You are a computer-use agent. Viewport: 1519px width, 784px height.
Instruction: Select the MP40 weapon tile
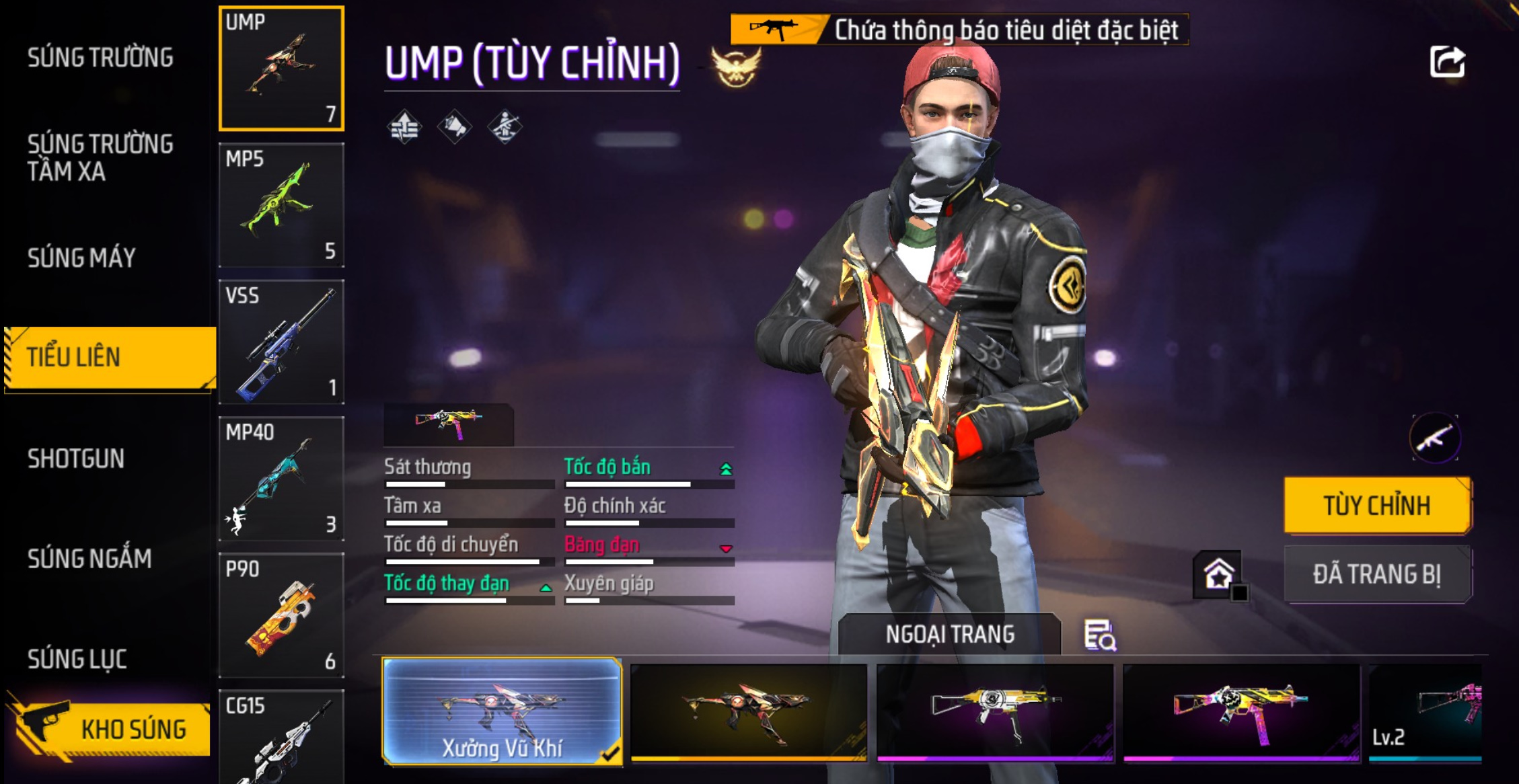click(281, 479)
